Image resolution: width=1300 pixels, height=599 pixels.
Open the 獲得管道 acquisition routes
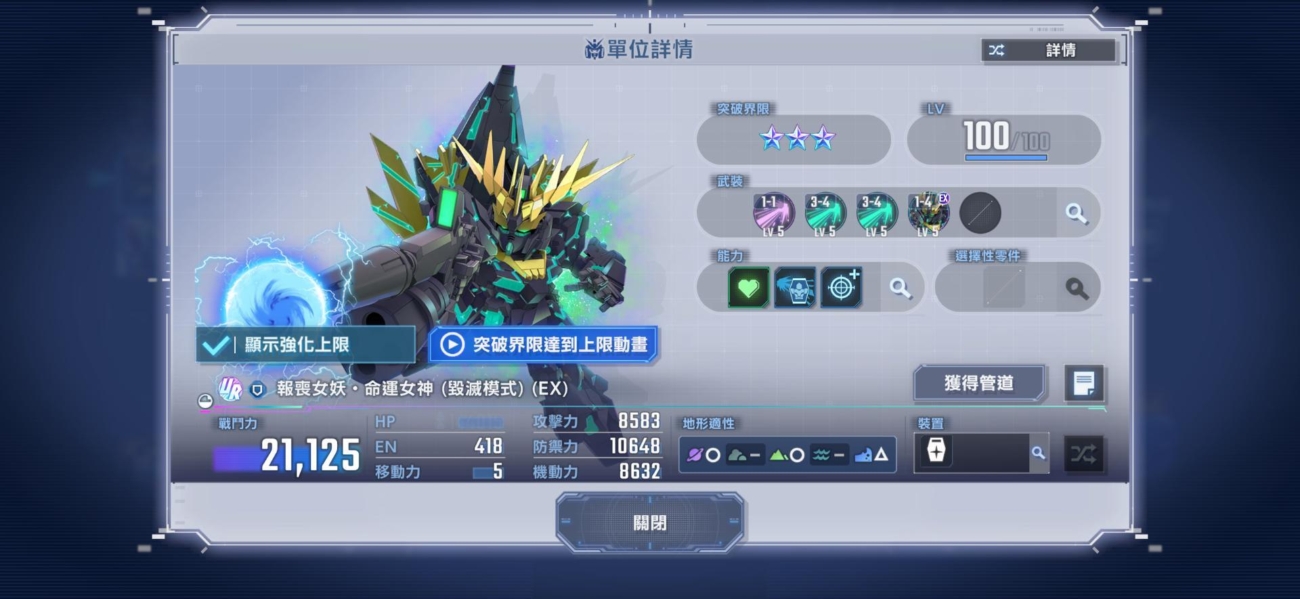point(979,383)
